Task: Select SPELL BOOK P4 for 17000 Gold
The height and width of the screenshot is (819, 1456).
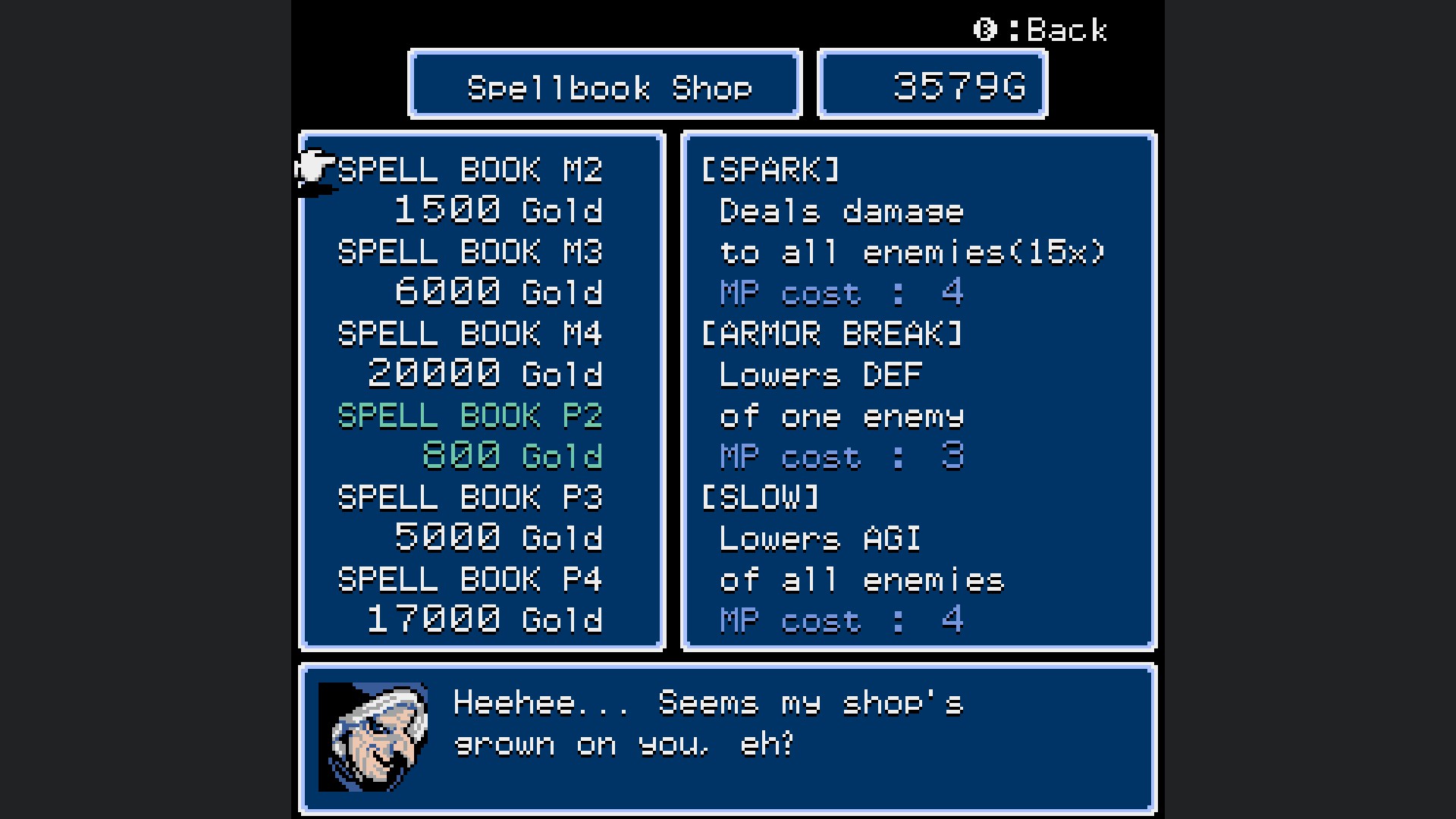Action: 469,580
